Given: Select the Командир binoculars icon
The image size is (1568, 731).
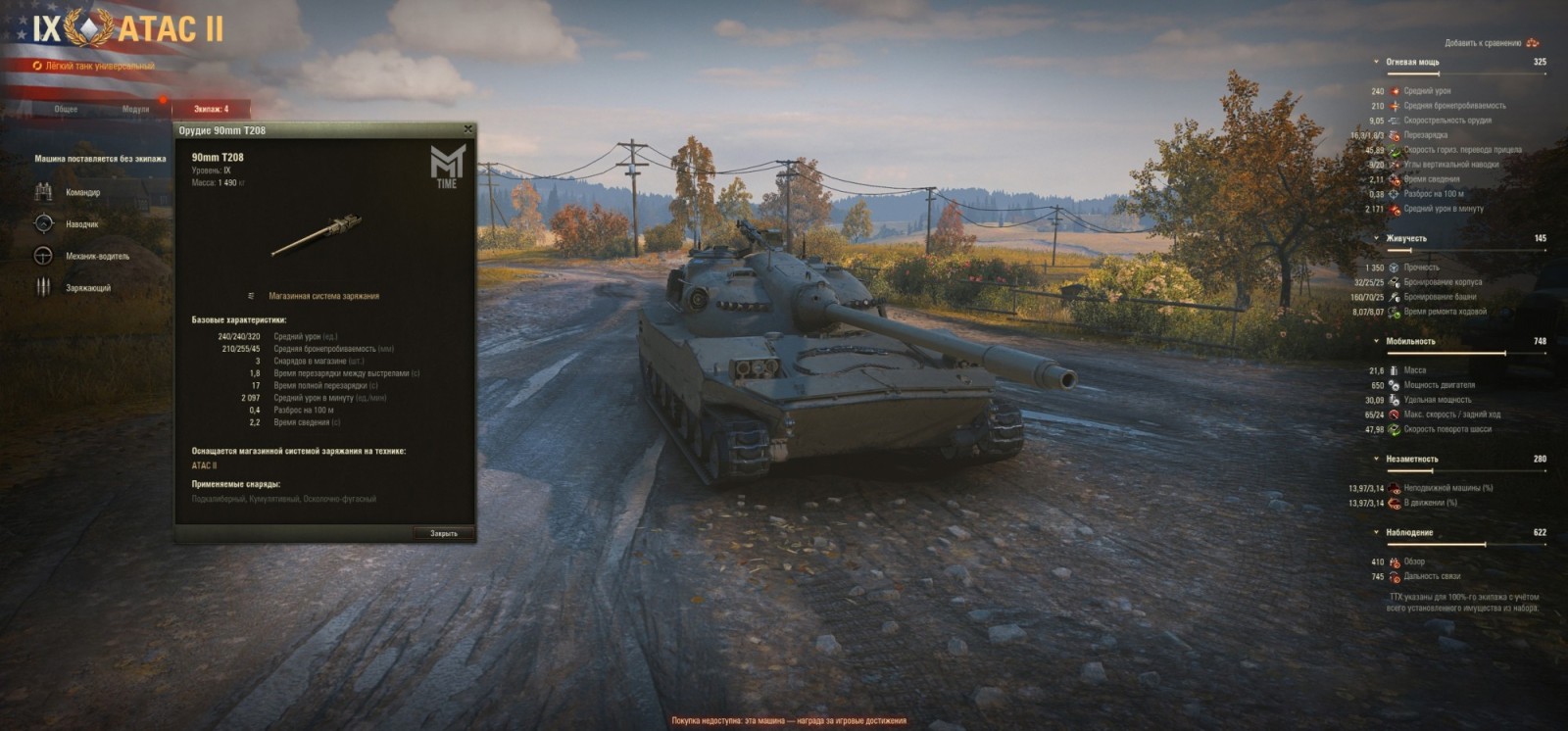Looking at the screenshot, I should pyautogui.click(x=43, y=193).
